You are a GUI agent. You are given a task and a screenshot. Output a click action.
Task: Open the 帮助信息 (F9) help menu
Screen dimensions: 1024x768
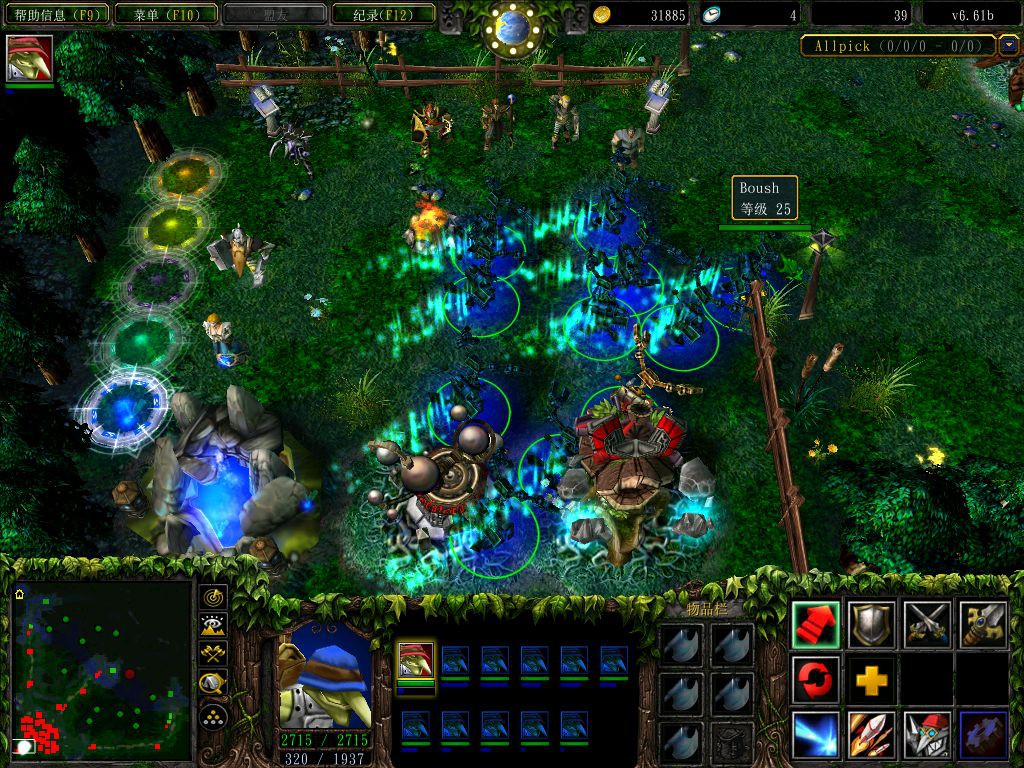click(x=55, y=14)
